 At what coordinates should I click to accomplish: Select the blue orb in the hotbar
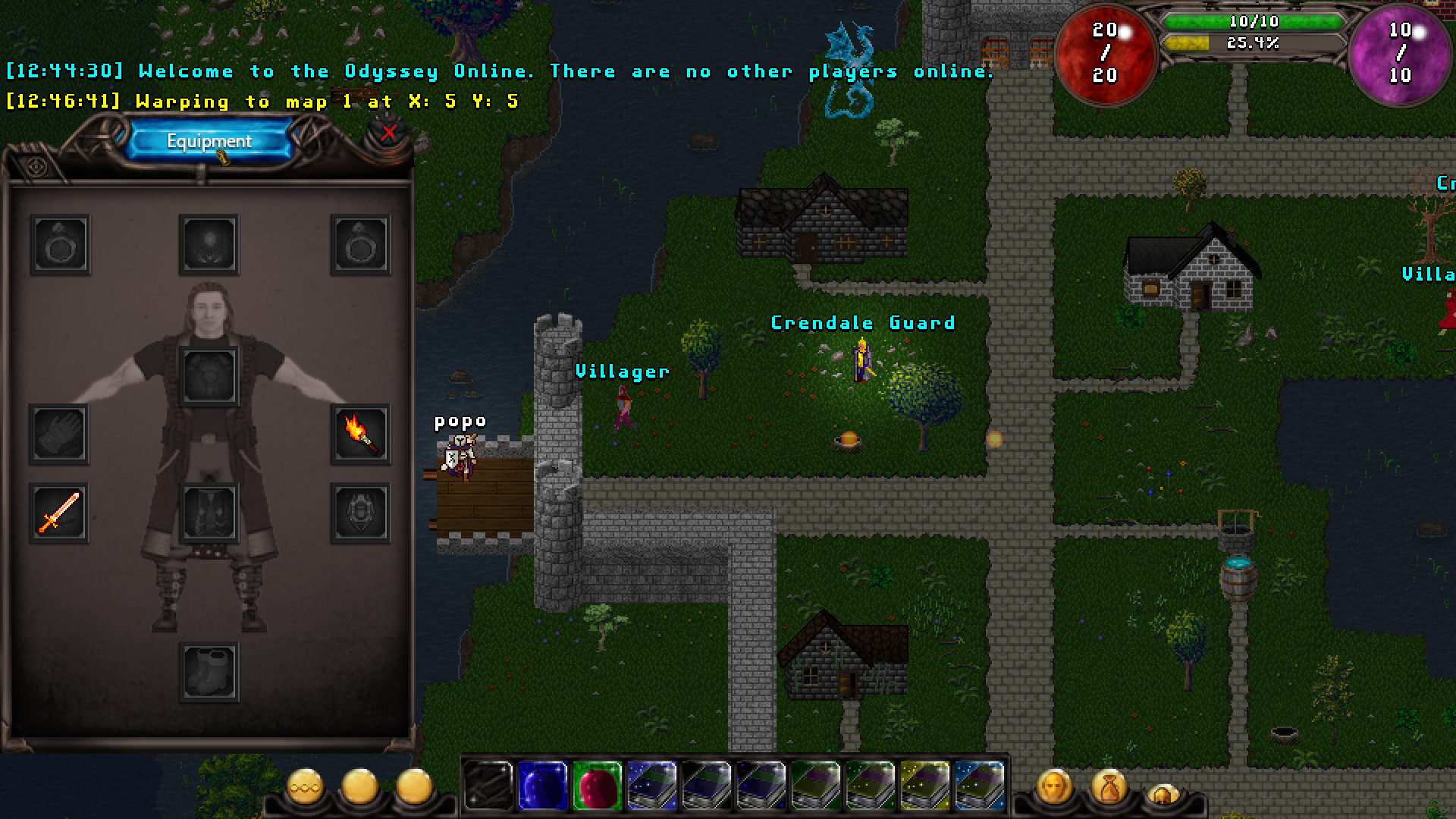point(541,785)
